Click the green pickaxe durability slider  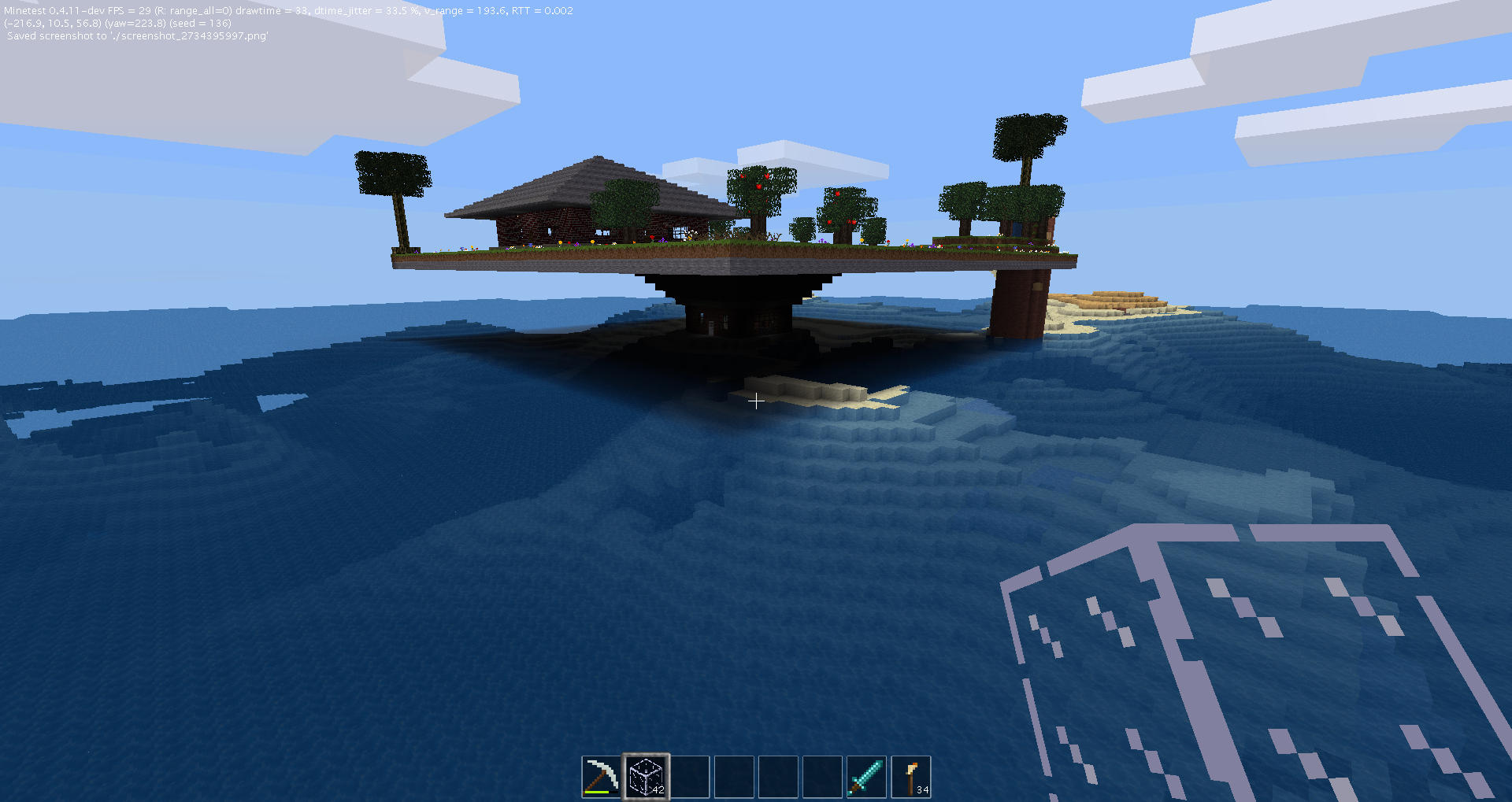597,792
